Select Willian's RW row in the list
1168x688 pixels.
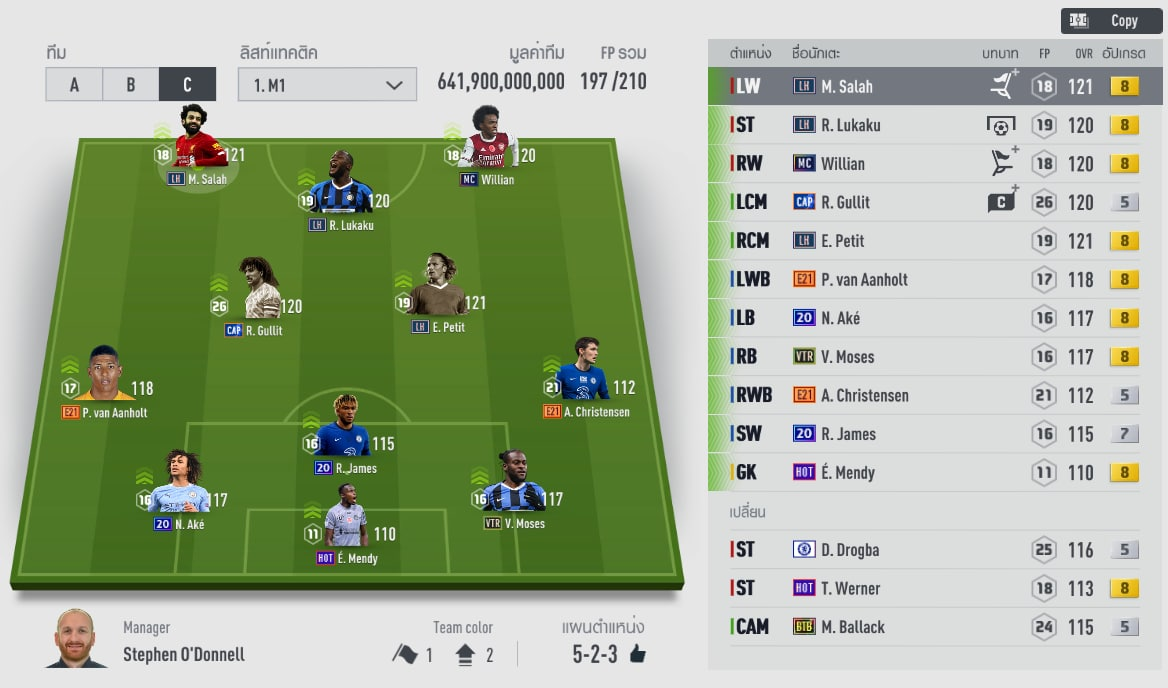(x=935, y=164)
